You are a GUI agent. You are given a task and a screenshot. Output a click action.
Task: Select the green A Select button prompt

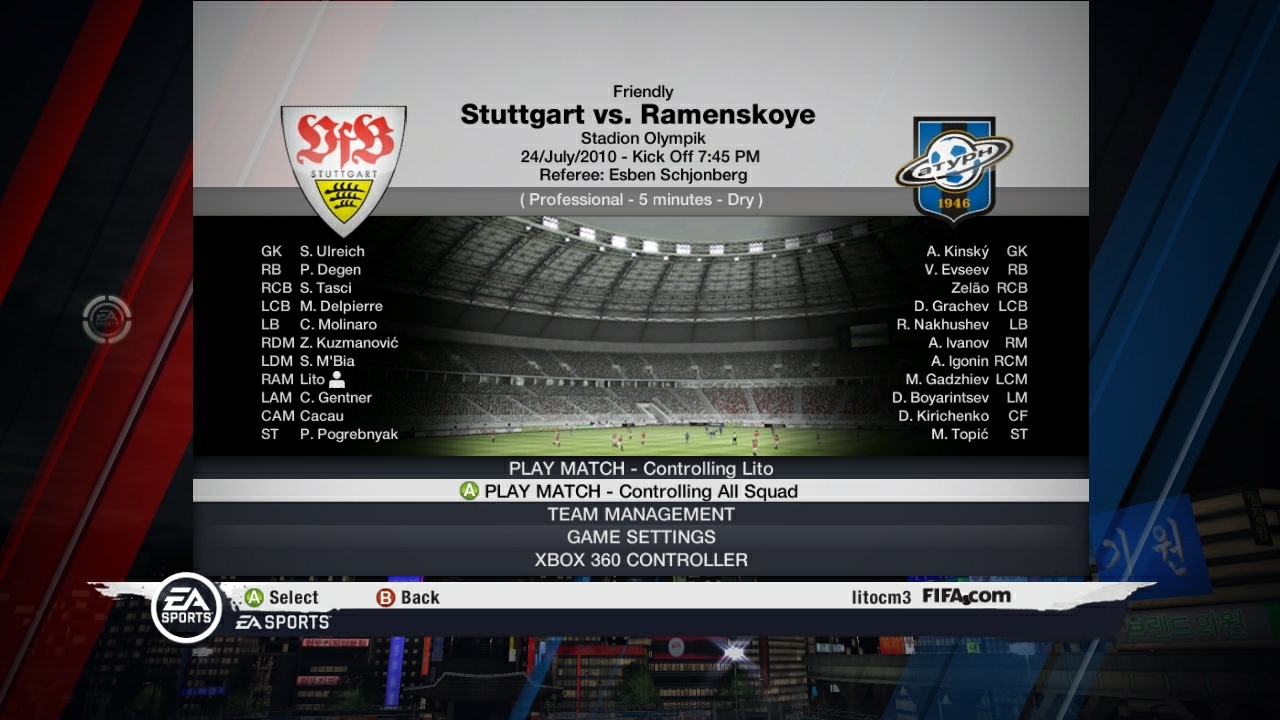click(x=281, y=597)
